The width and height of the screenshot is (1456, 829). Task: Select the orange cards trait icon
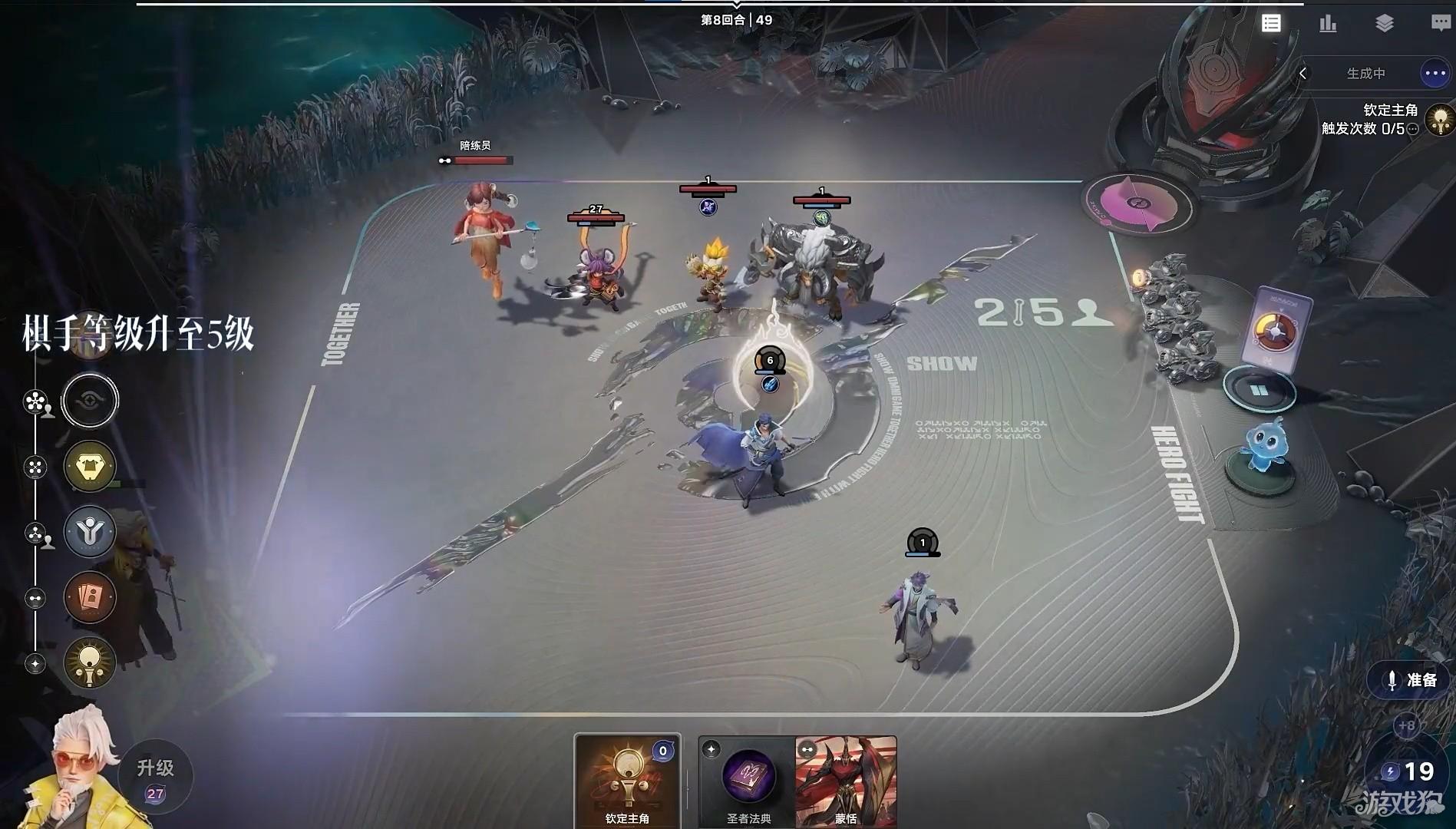click(90, 597)
